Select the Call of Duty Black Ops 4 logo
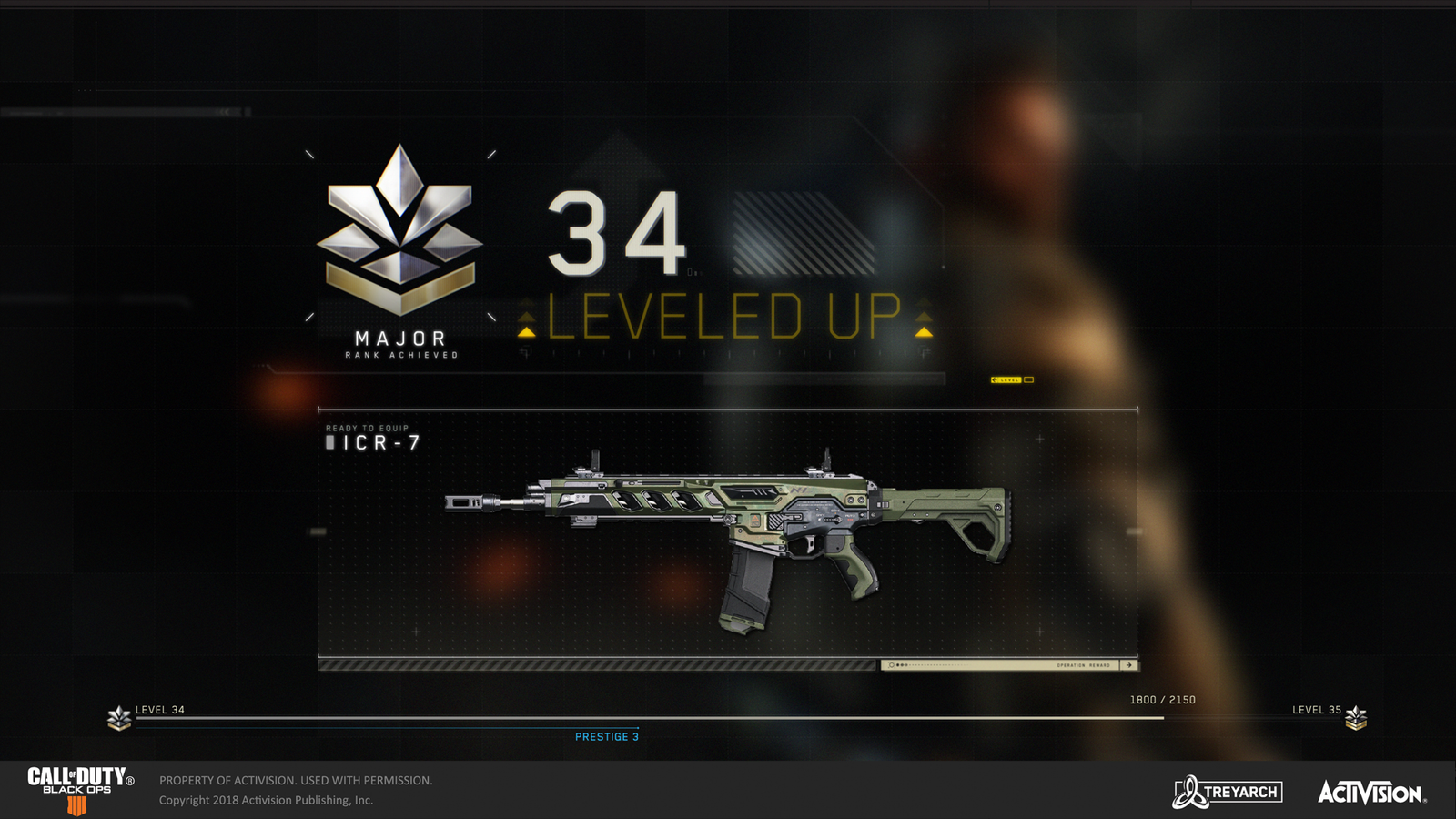This screenshot has width=1456, height=819. click(x=77, y=786)
